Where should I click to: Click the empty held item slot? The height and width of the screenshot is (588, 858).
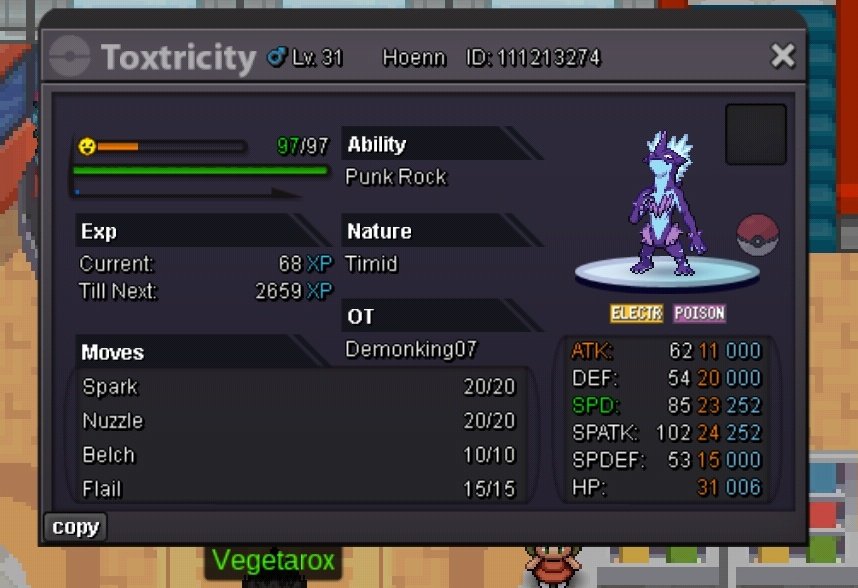[x=755, y=134]
